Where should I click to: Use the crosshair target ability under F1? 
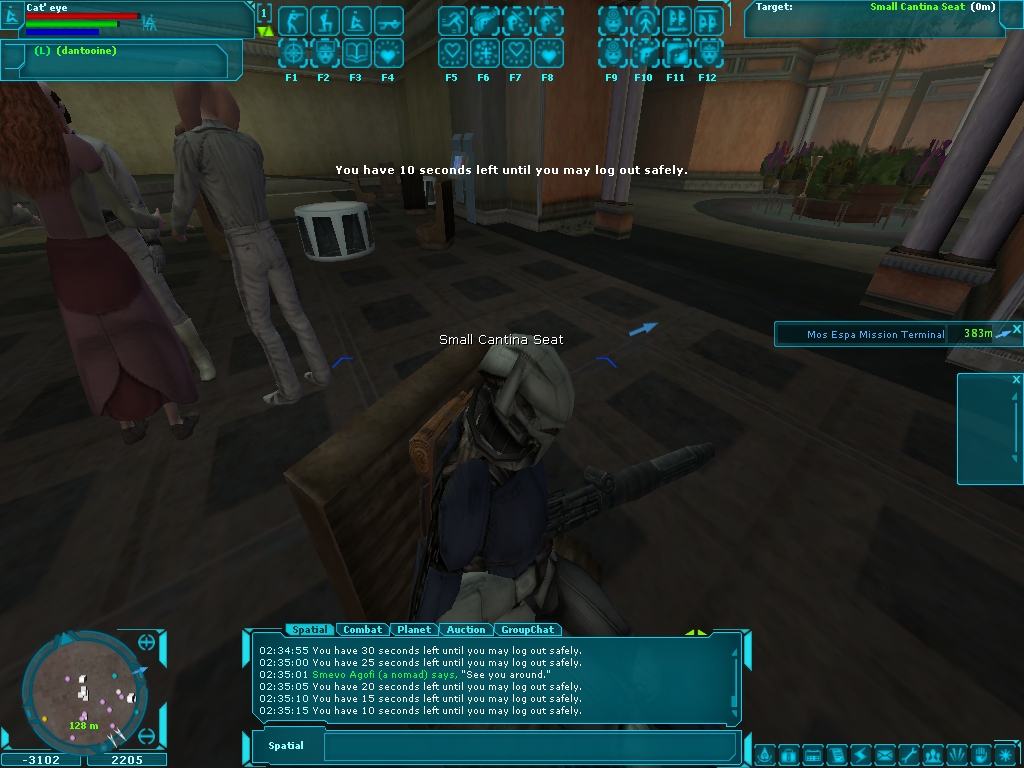click(292, 52)
